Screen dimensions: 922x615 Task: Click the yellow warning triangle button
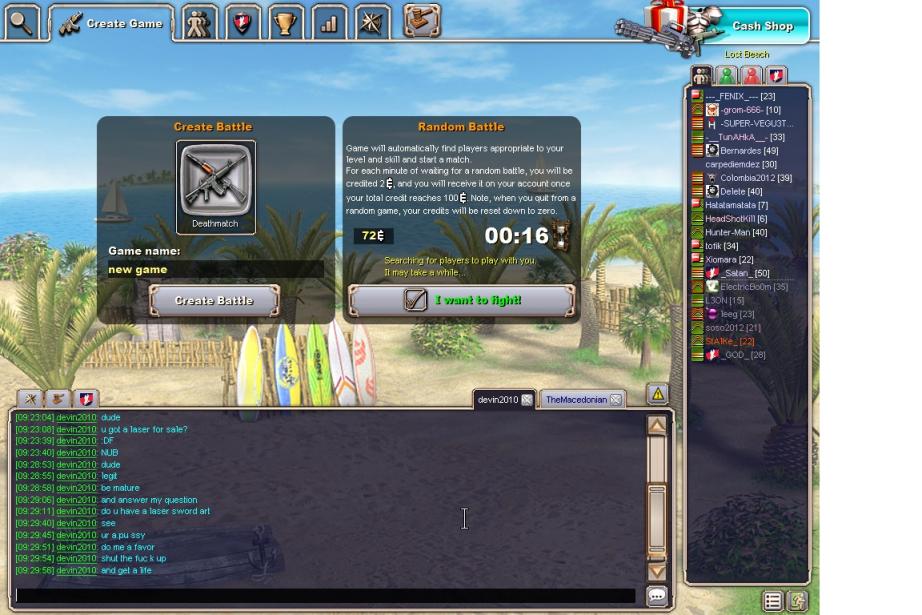point(657,394)
